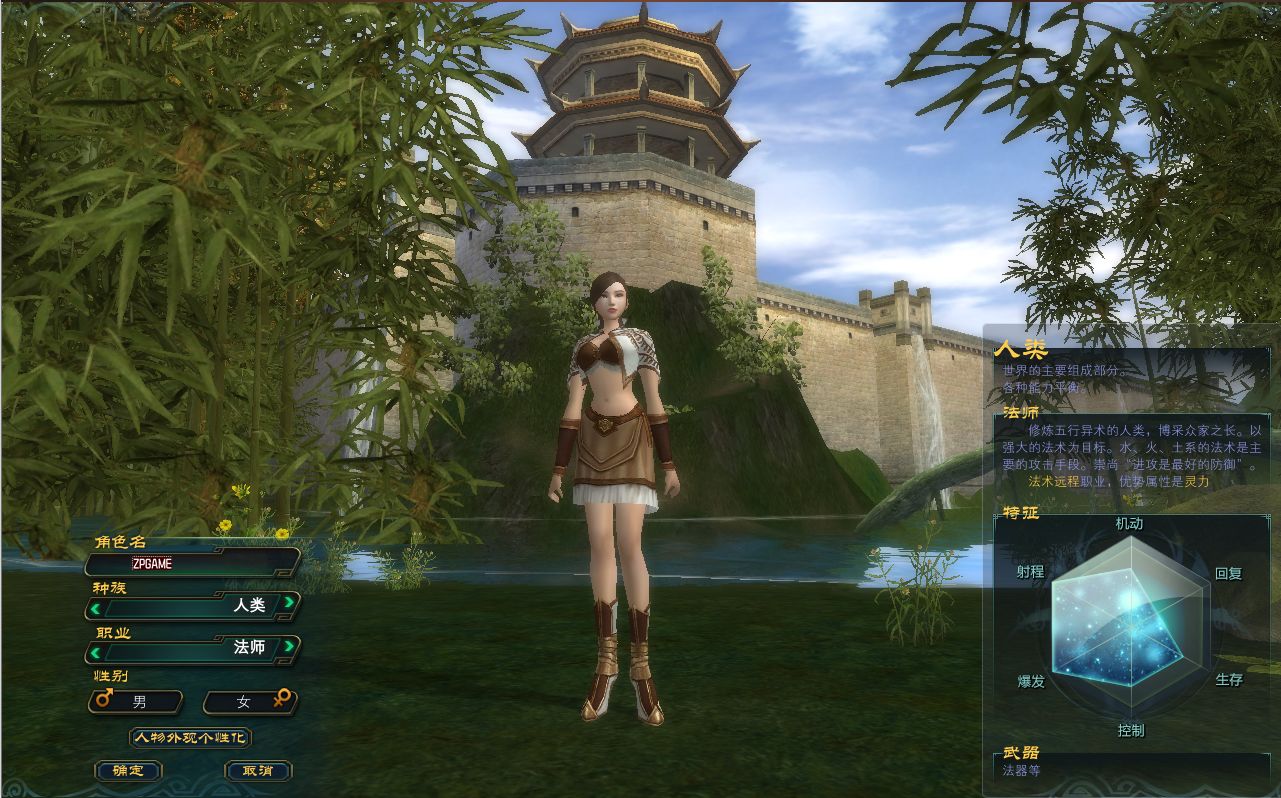Confirm character creation with 确定

tap(128, 771)
